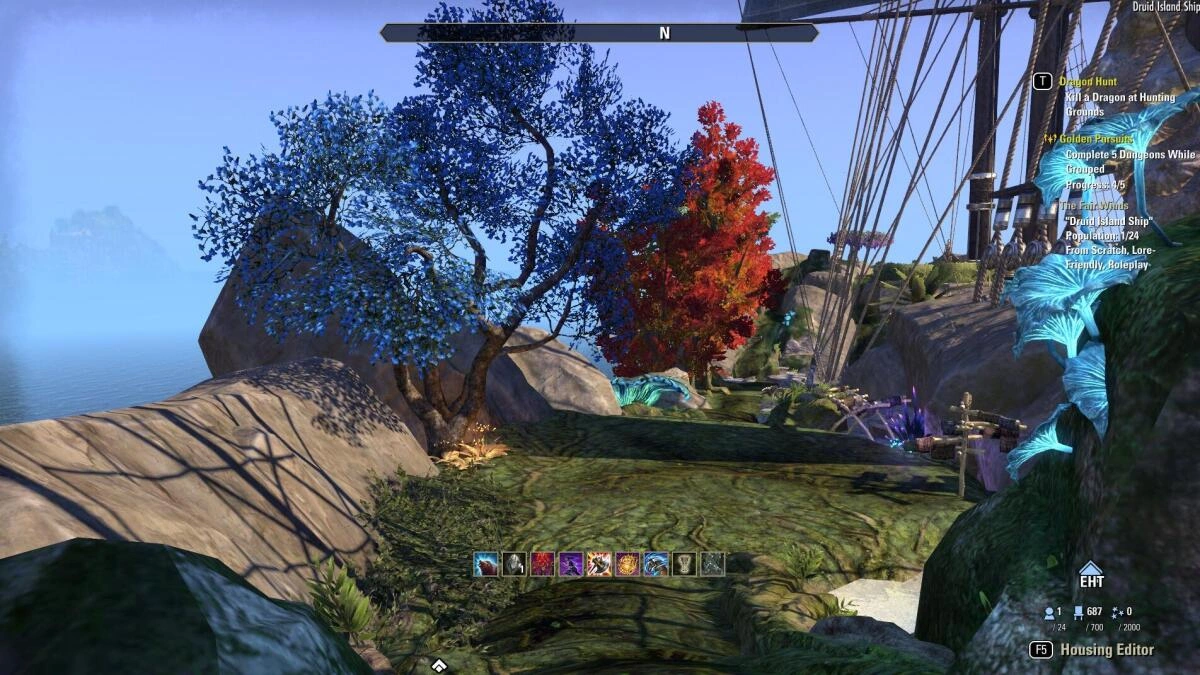Select the grey hooded figure ability slot

514,564
